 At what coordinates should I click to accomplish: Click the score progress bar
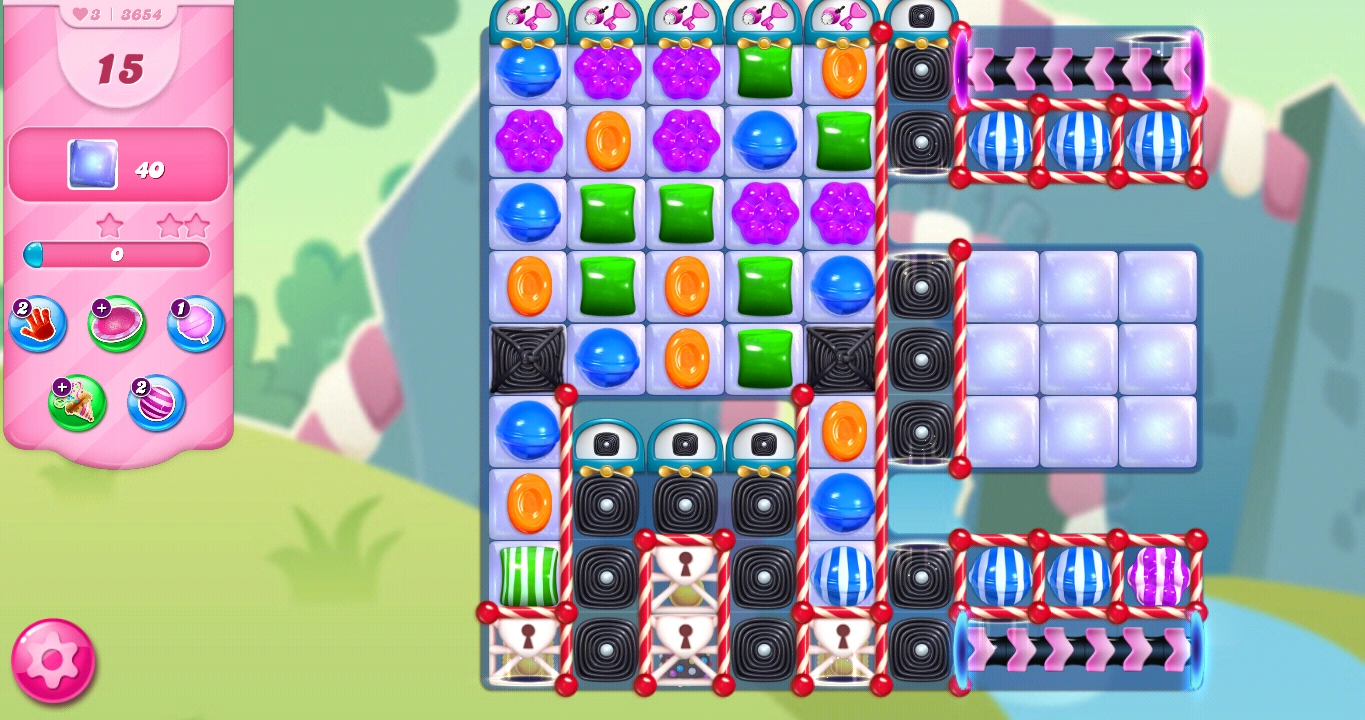115,256
